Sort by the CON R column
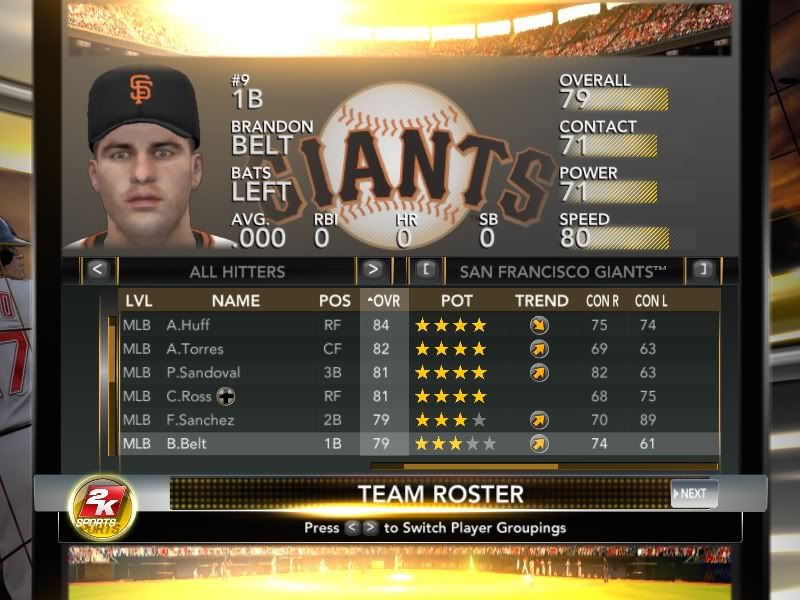Image resolution: width=800 pixels, height=600 pixels. coord(603,300)
